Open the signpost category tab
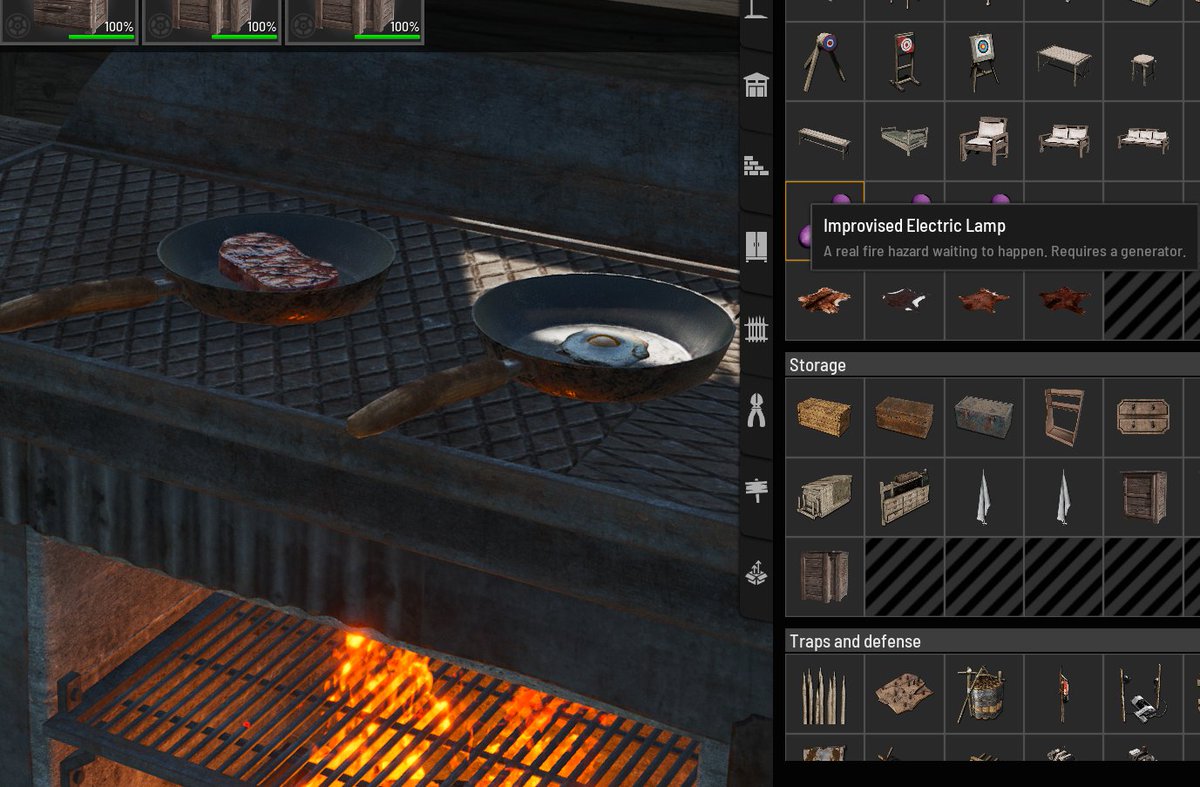The width and height of the screenshot is (1200, 787). pos(757,491)
